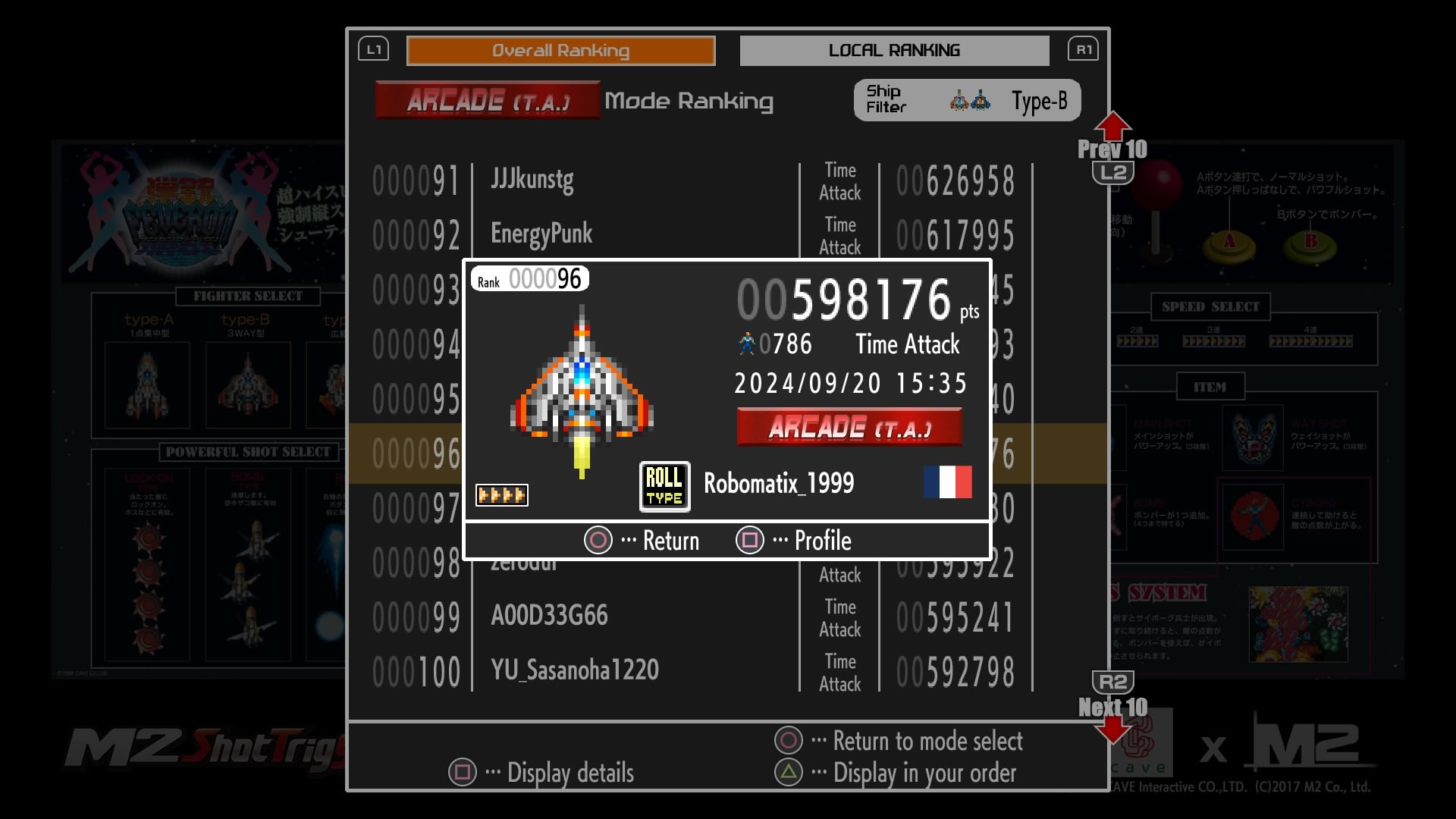Click the ROLL TYPE badge icon
The width and height of the screenshot is (1456, 819).
tap(664, 486)
